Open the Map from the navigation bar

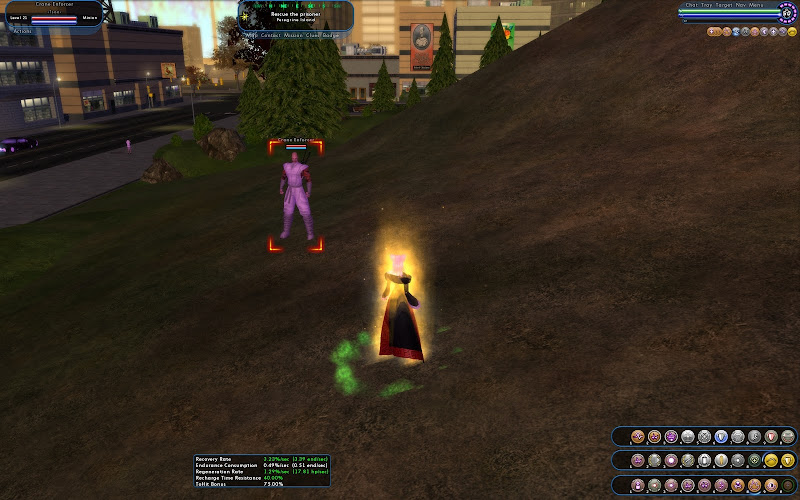252,35
